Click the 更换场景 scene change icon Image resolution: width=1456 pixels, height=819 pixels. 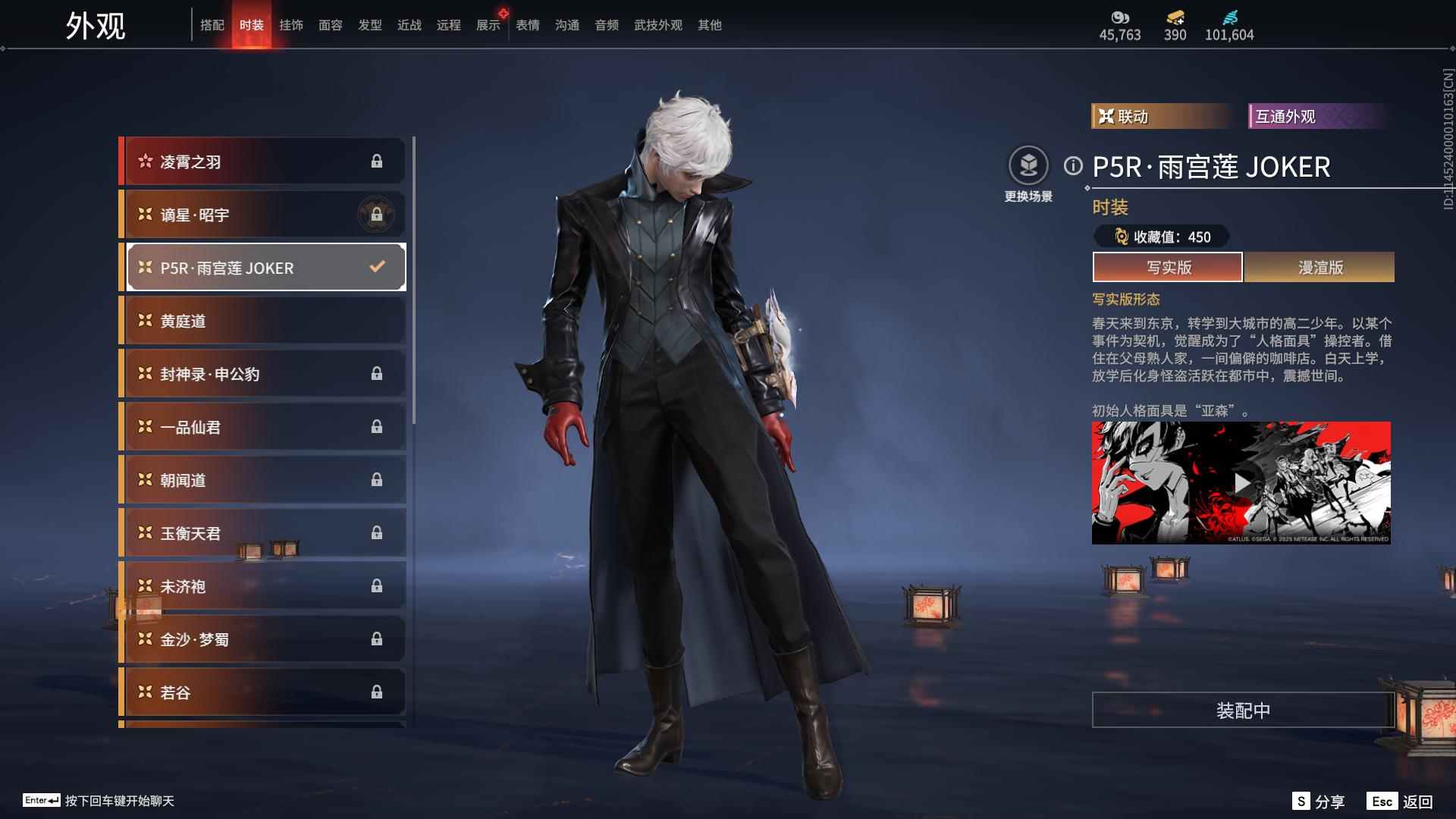1028,166
